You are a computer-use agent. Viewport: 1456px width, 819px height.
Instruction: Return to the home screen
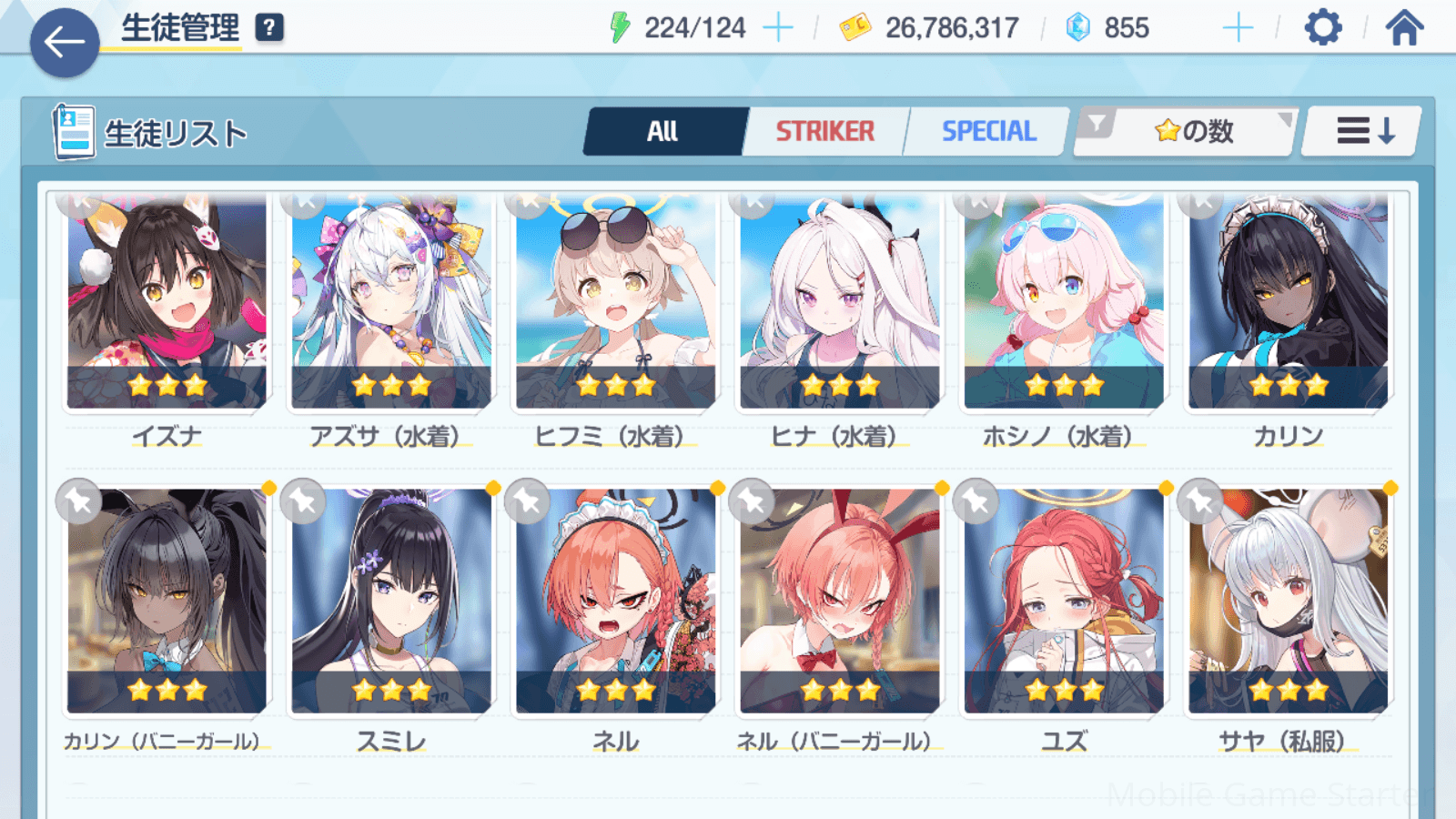coord(1404,28)
